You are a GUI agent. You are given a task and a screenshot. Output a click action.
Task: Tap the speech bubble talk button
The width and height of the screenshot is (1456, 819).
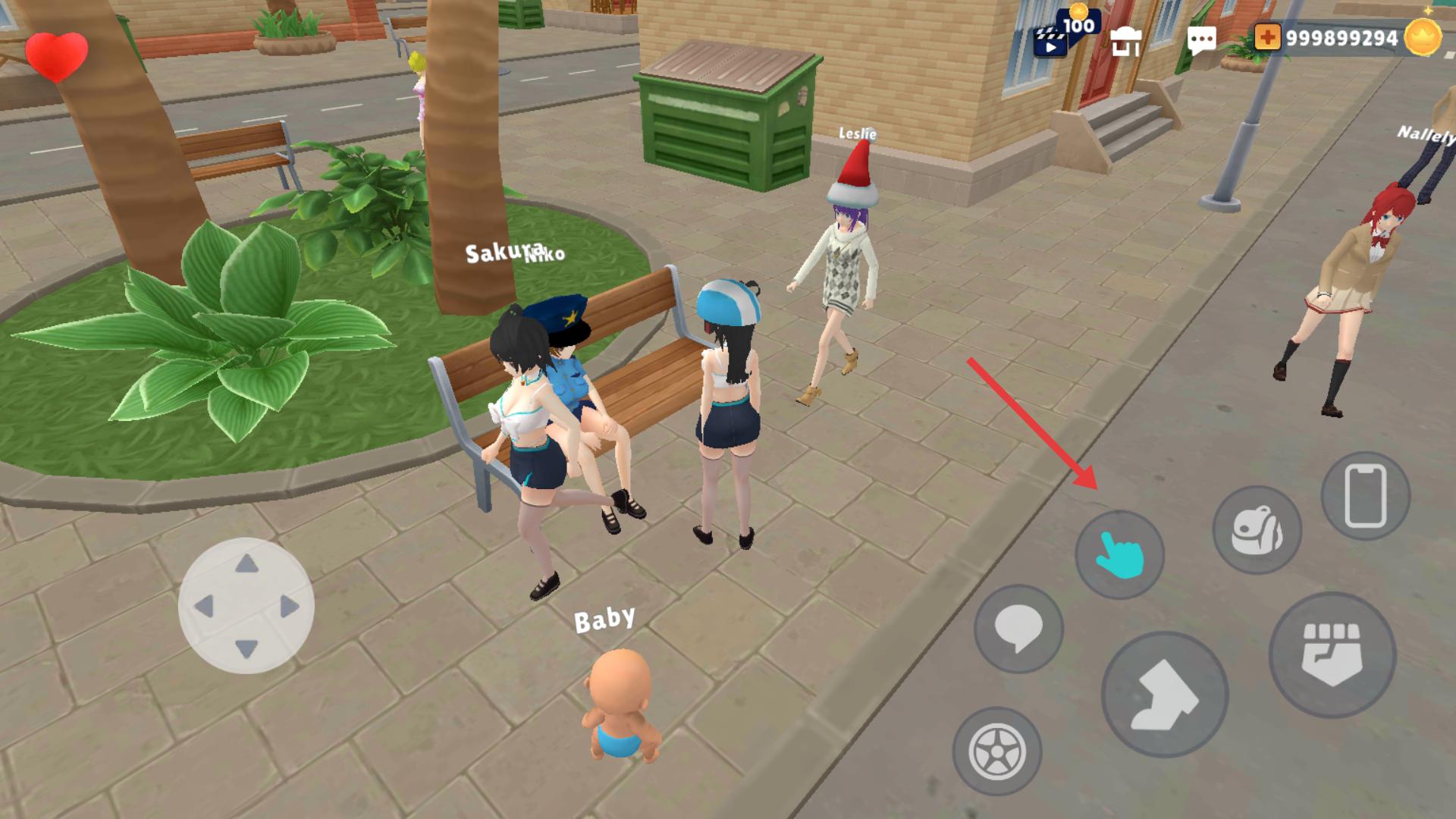[1018, 629]
